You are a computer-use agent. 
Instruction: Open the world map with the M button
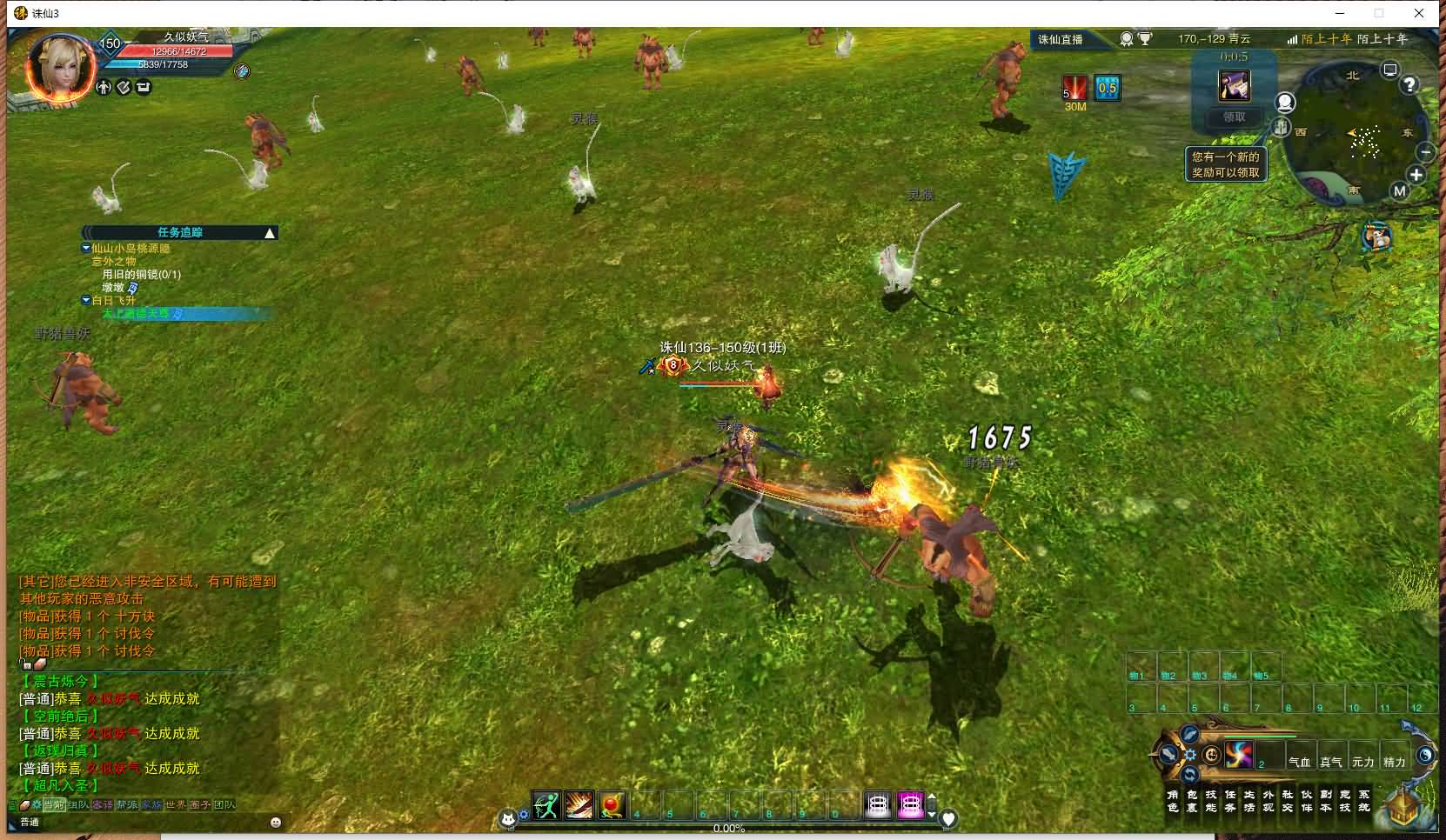(x=1399, y=191)
